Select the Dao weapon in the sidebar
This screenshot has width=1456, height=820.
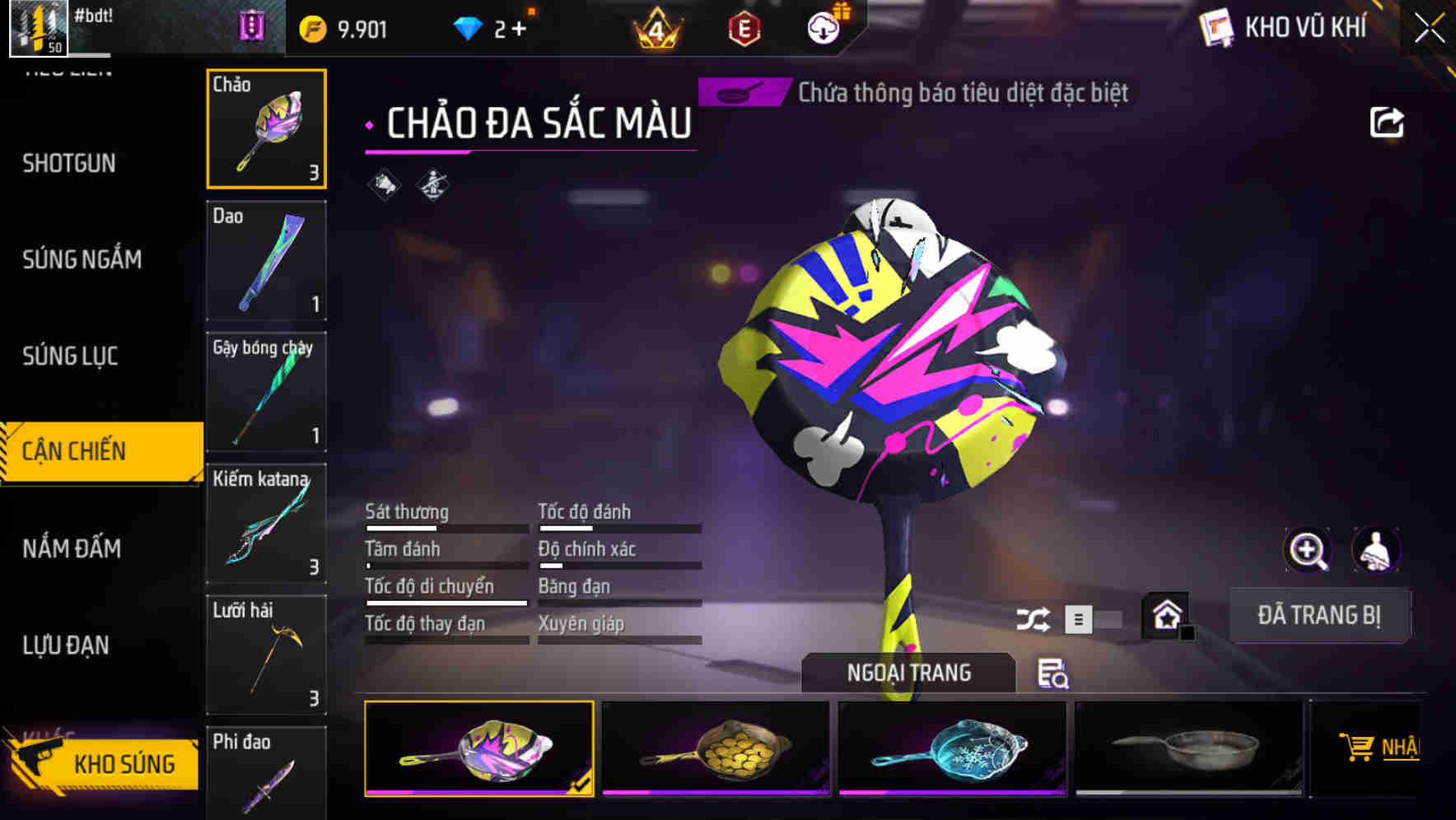coord(265,260)
